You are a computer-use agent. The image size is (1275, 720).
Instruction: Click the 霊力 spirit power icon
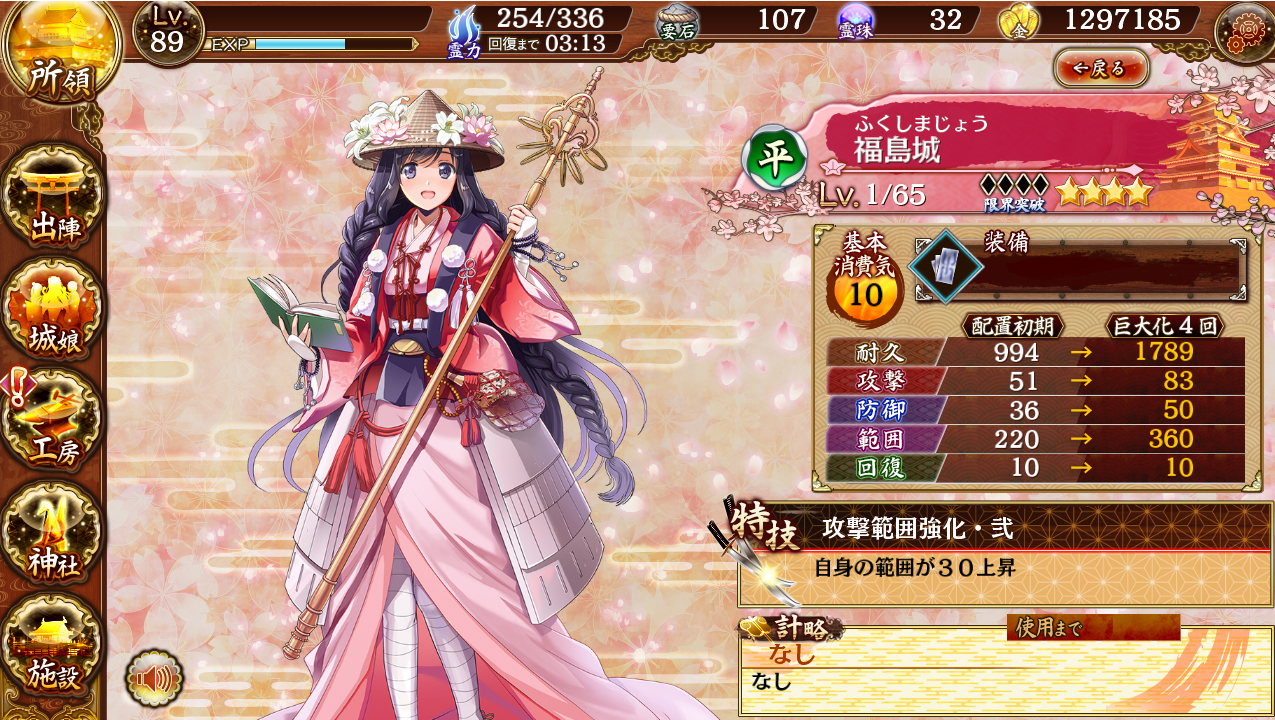pyautogui.click(x=464, y=30)
